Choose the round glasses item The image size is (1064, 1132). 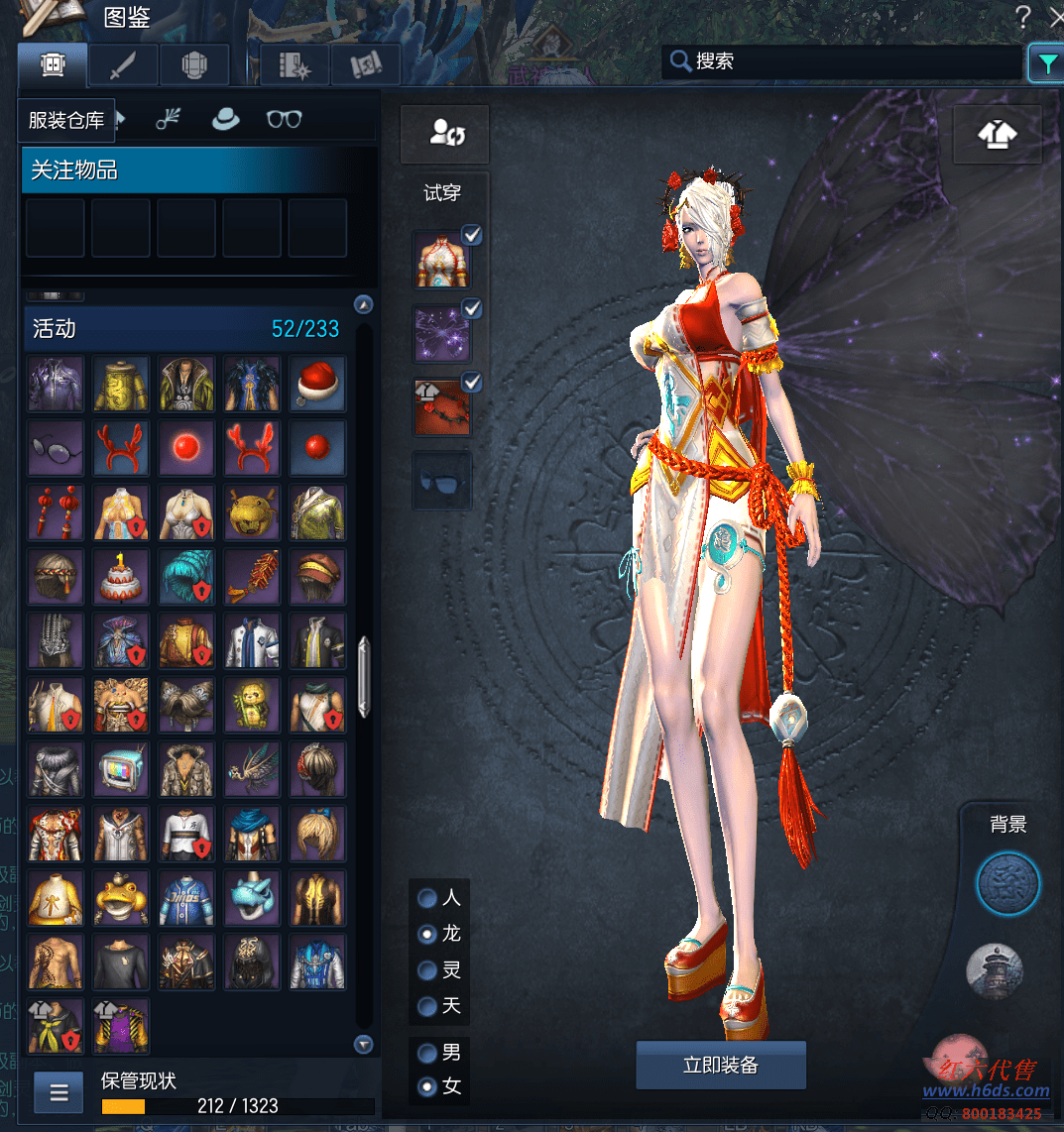56,448
